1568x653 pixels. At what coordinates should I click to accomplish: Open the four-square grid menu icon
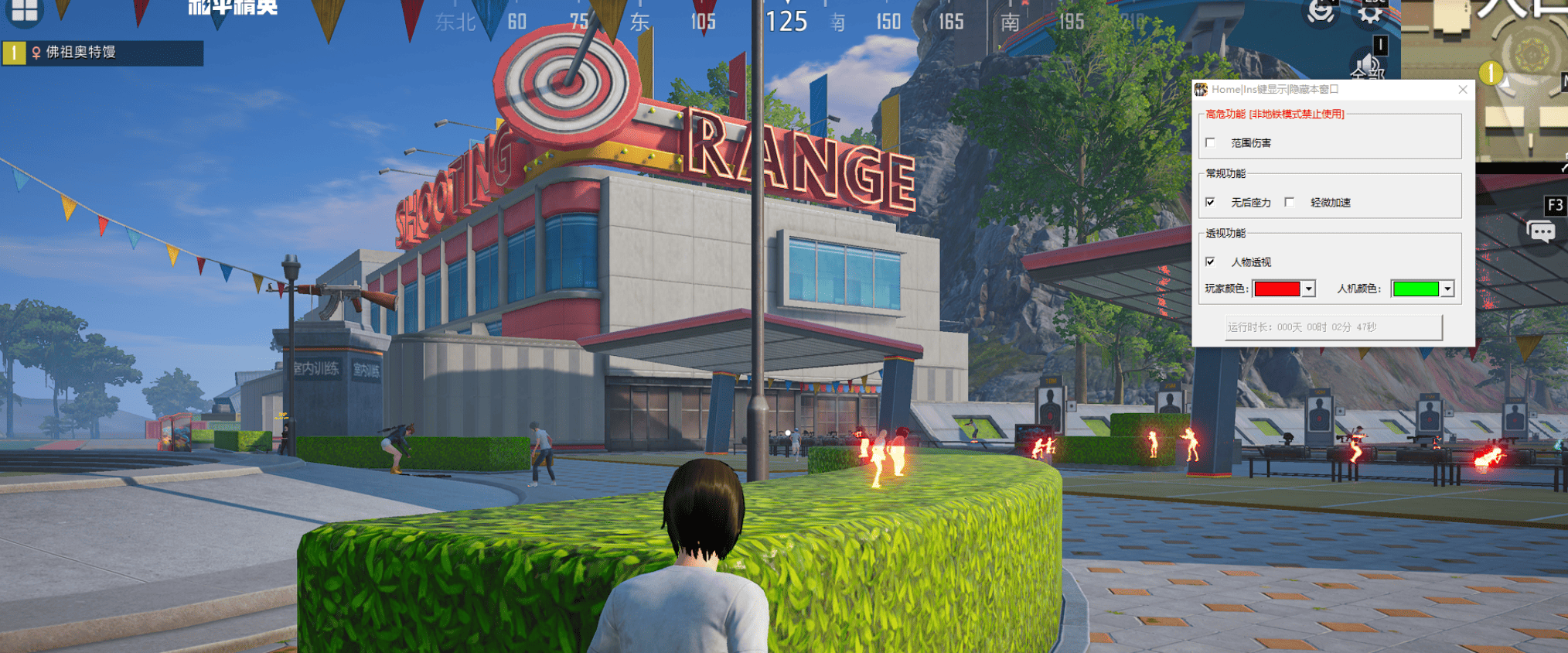[x=24, y=11]
